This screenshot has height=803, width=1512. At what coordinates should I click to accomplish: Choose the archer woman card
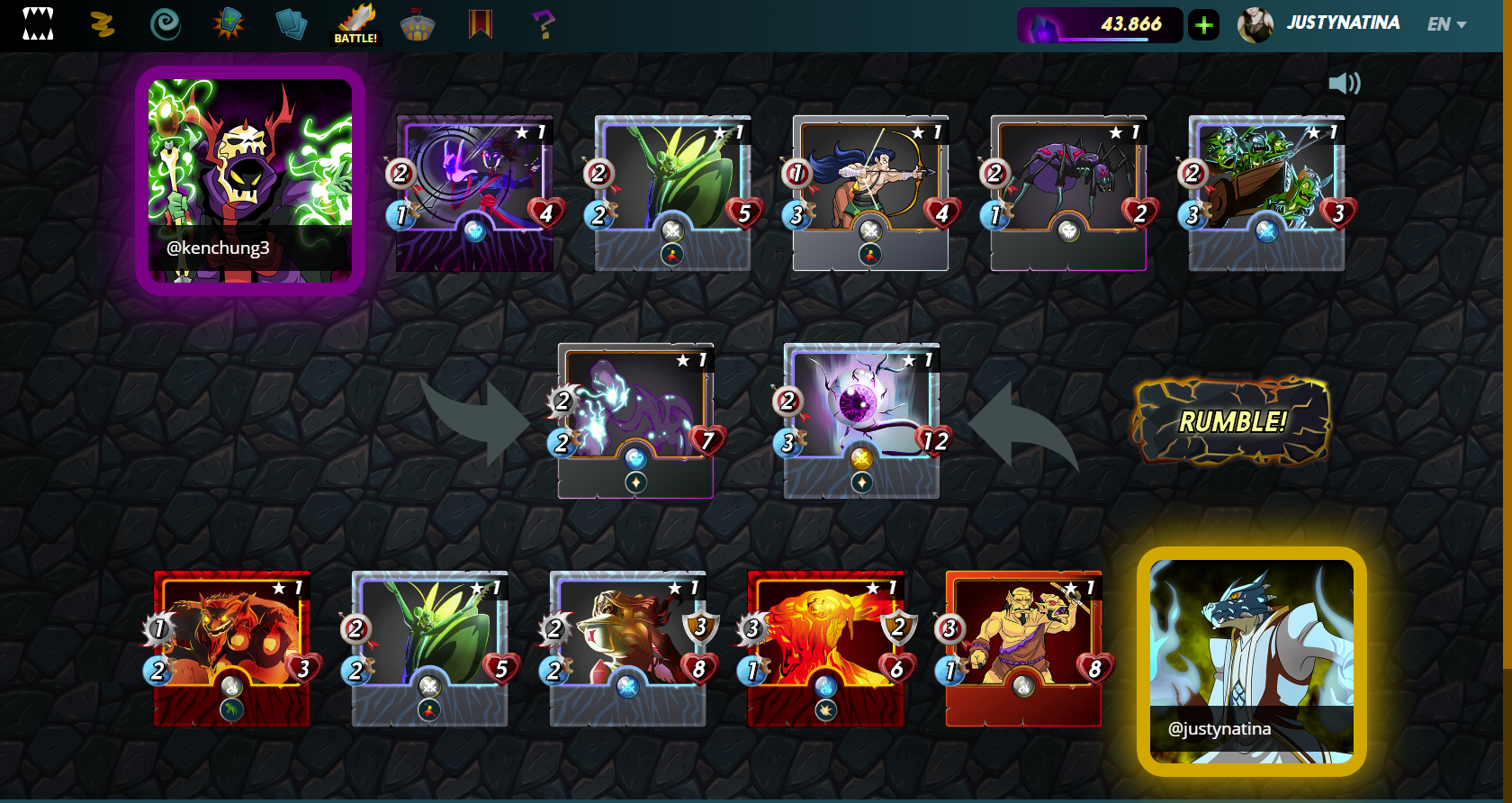click(870, 193)
